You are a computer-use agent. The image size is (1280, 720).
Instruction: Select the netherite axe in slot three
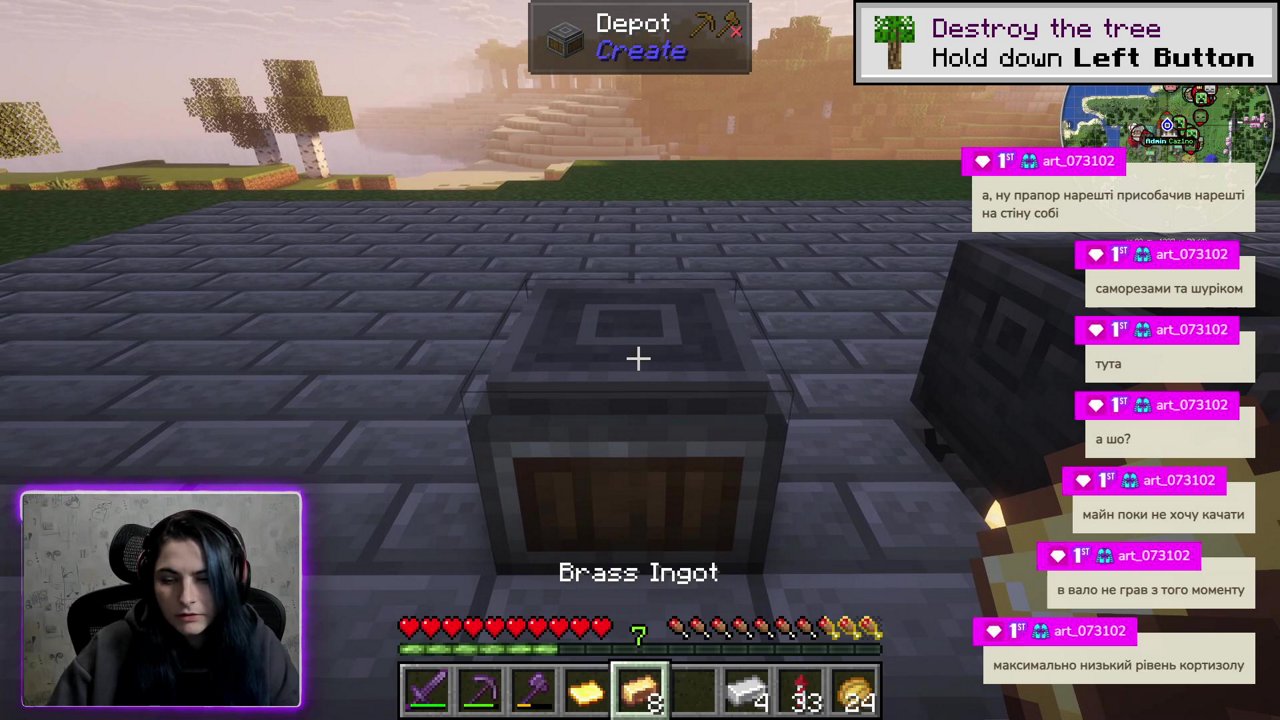pos(535,690)
